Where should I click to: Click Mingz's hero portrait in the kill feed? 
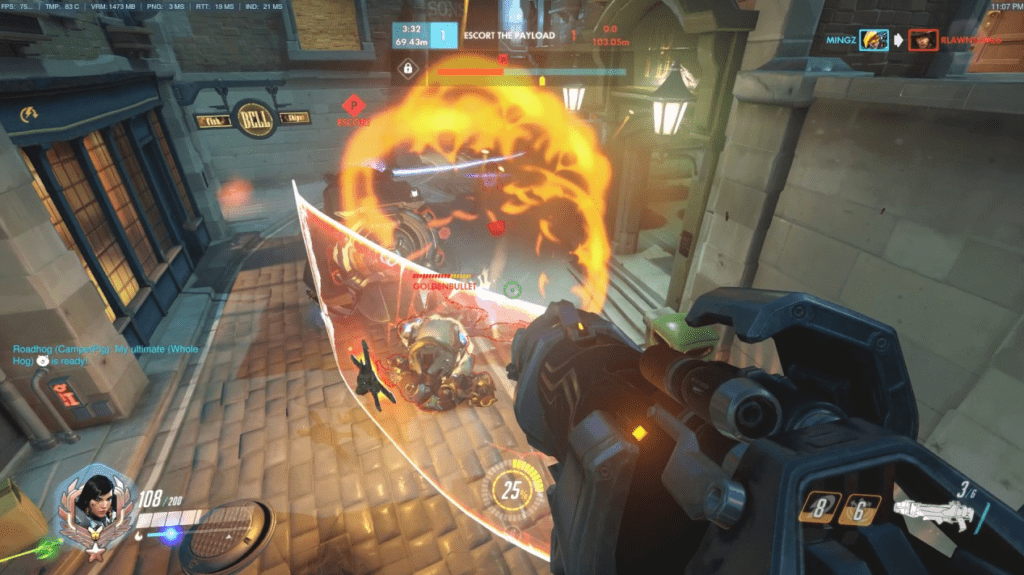coord(873,40)
